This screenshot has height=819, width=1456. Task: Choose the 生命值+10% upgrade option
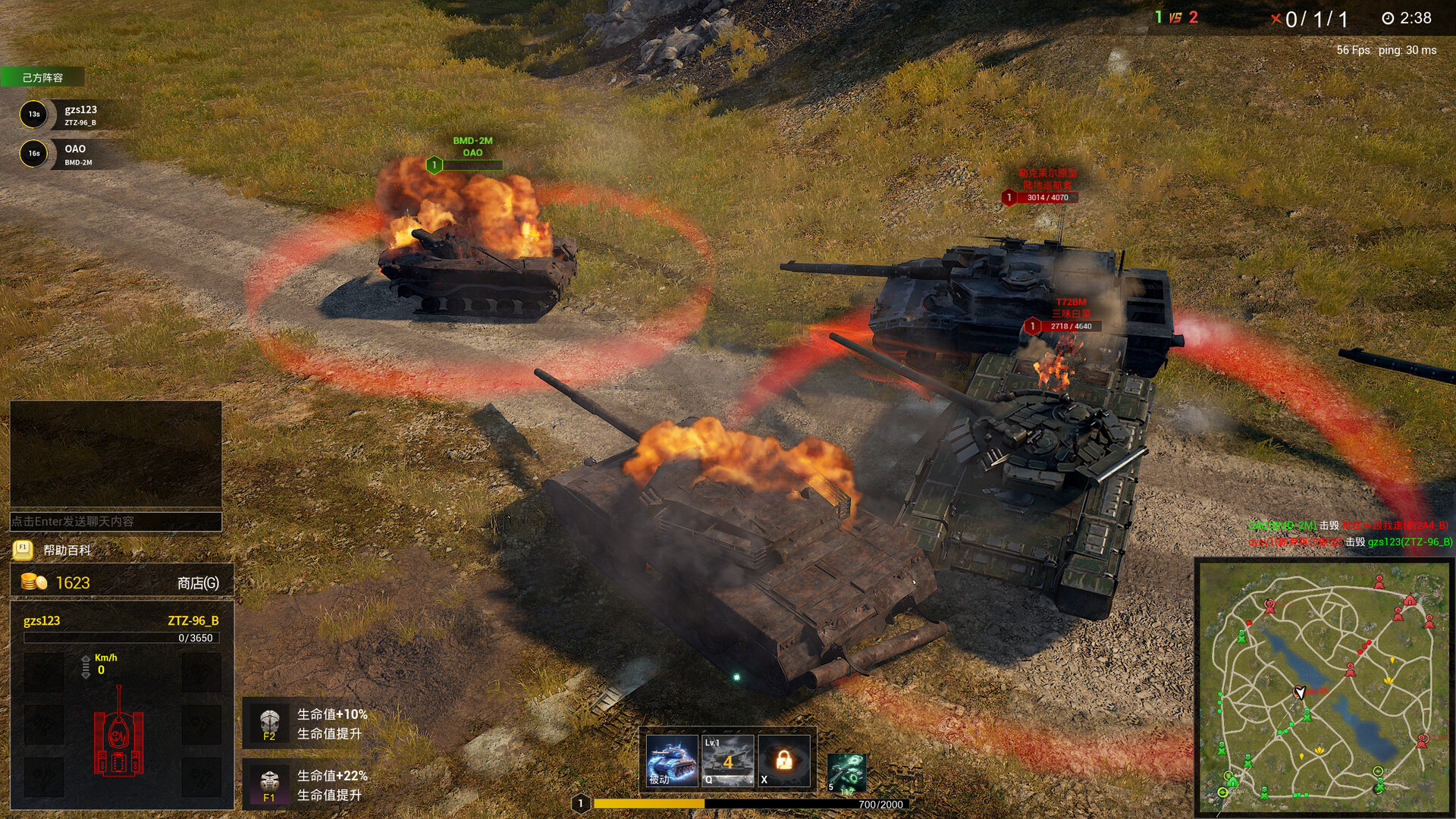(x=311, y=723)
